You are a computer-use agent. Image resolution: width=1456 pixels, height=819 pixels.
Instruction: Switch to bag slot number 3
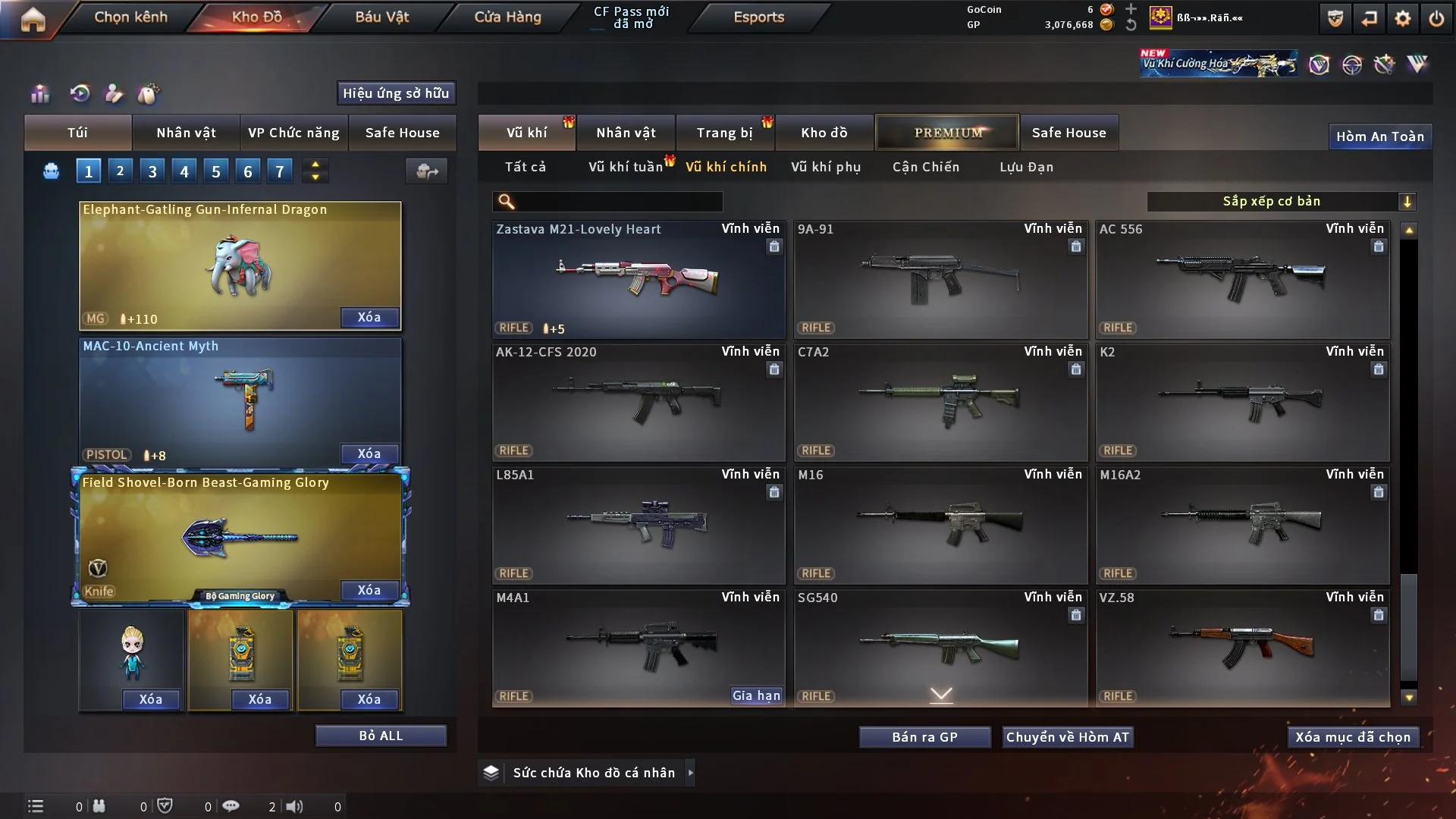(152, 171)
